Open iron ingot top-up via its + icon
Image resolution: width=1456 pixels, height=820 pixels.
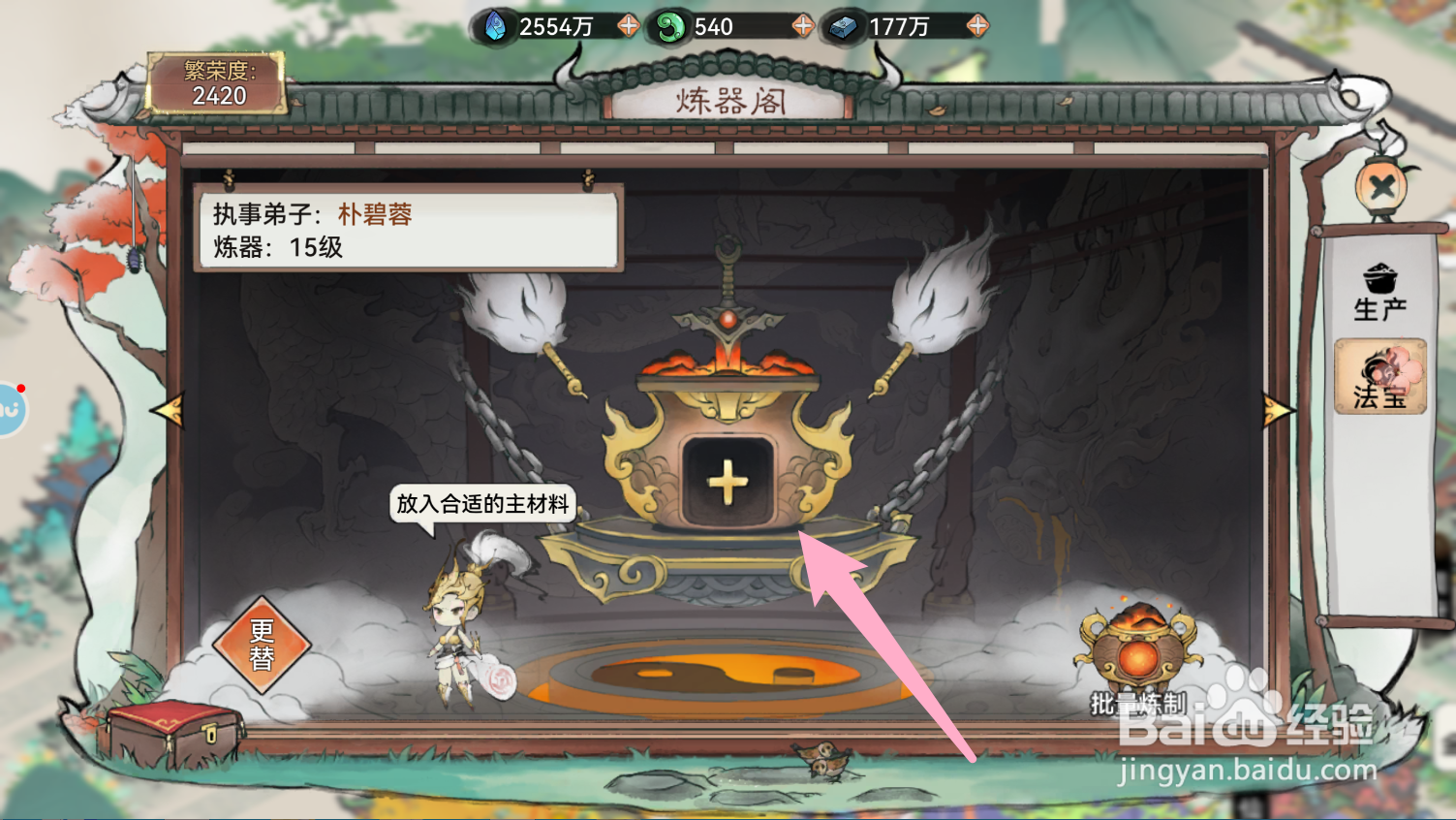click(x=977, y=26)
